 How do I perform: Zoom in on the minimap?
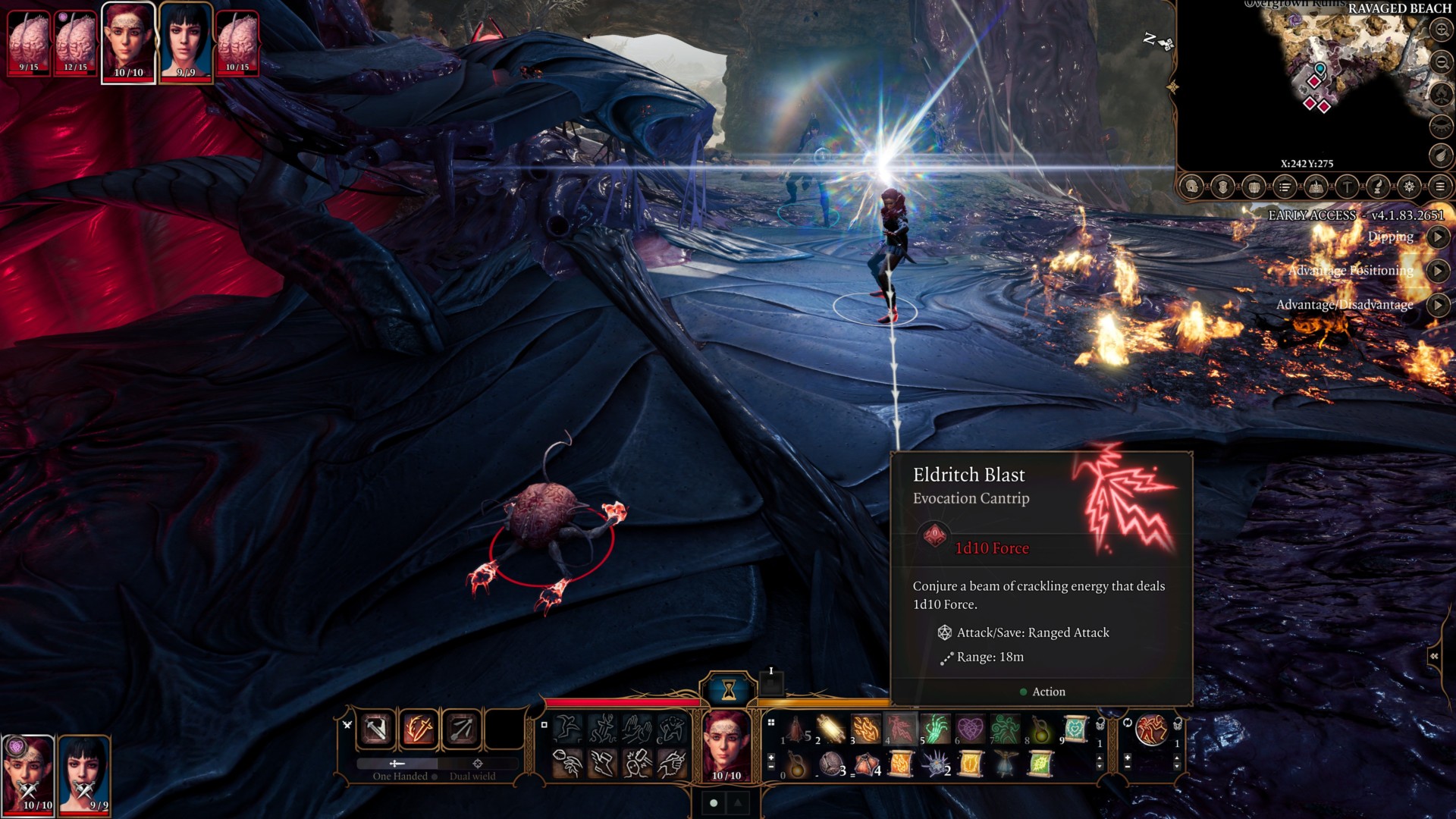(x=1441, y=30)
